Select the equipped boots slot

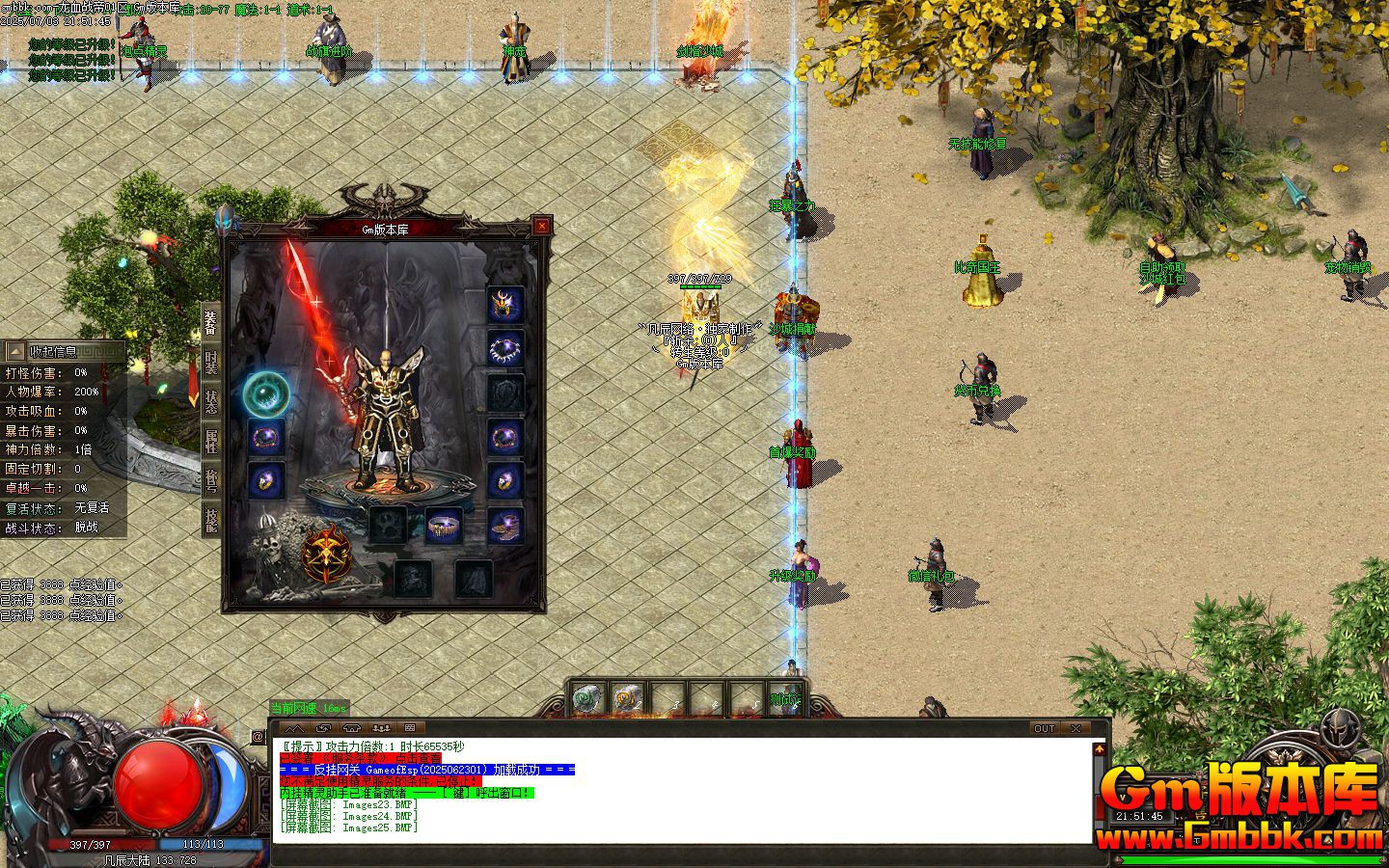click(505, 525)
